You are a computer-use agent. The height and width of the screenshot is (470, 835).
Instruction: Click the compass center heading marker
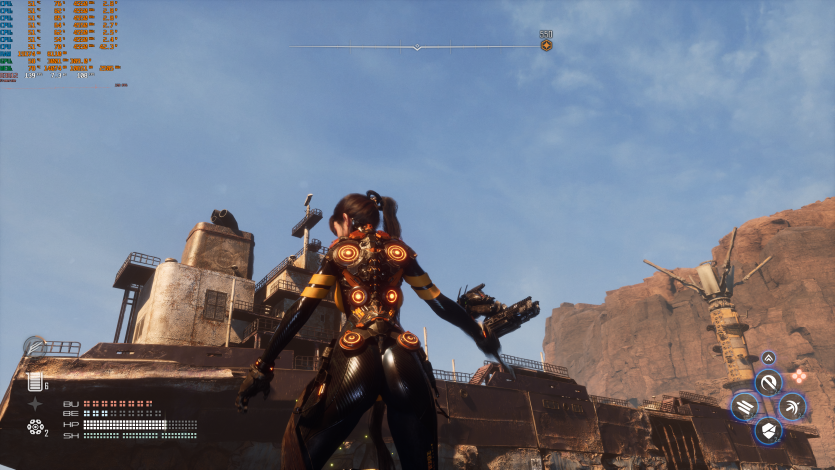coord(418,47)
